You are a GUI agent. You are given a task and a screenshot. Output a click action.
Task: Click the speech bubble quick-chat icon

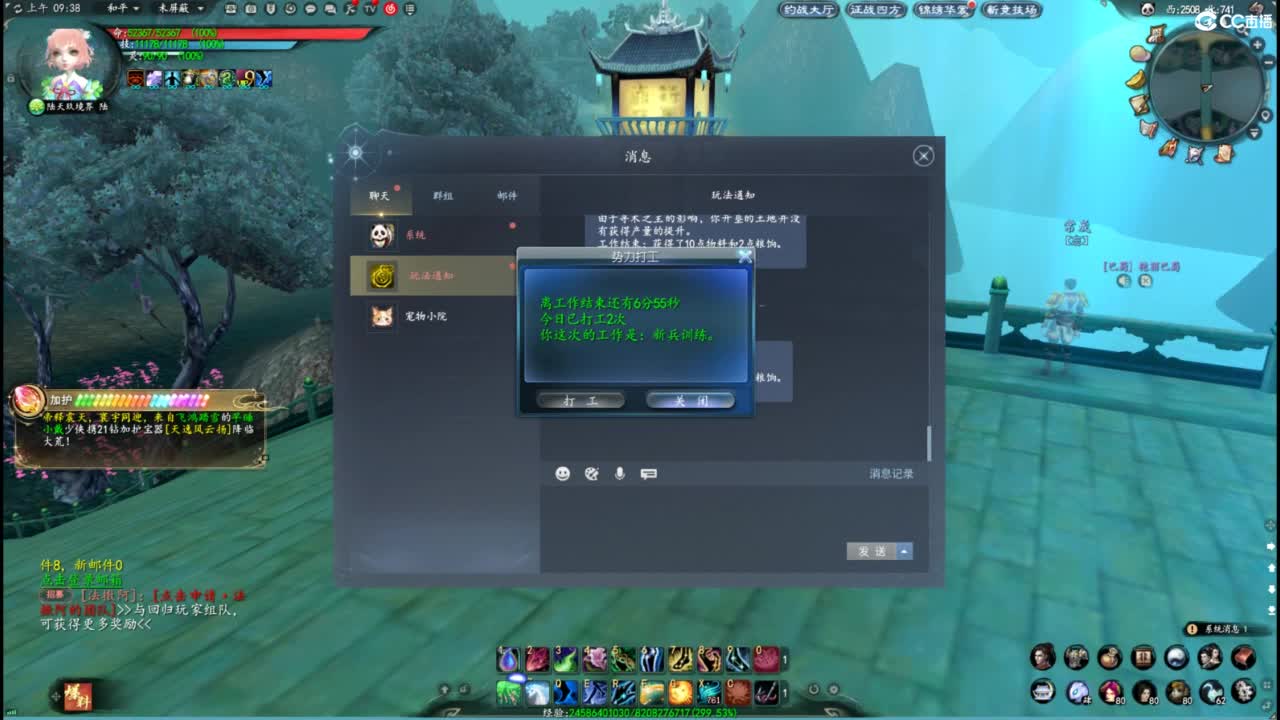(x=648, y=474)
